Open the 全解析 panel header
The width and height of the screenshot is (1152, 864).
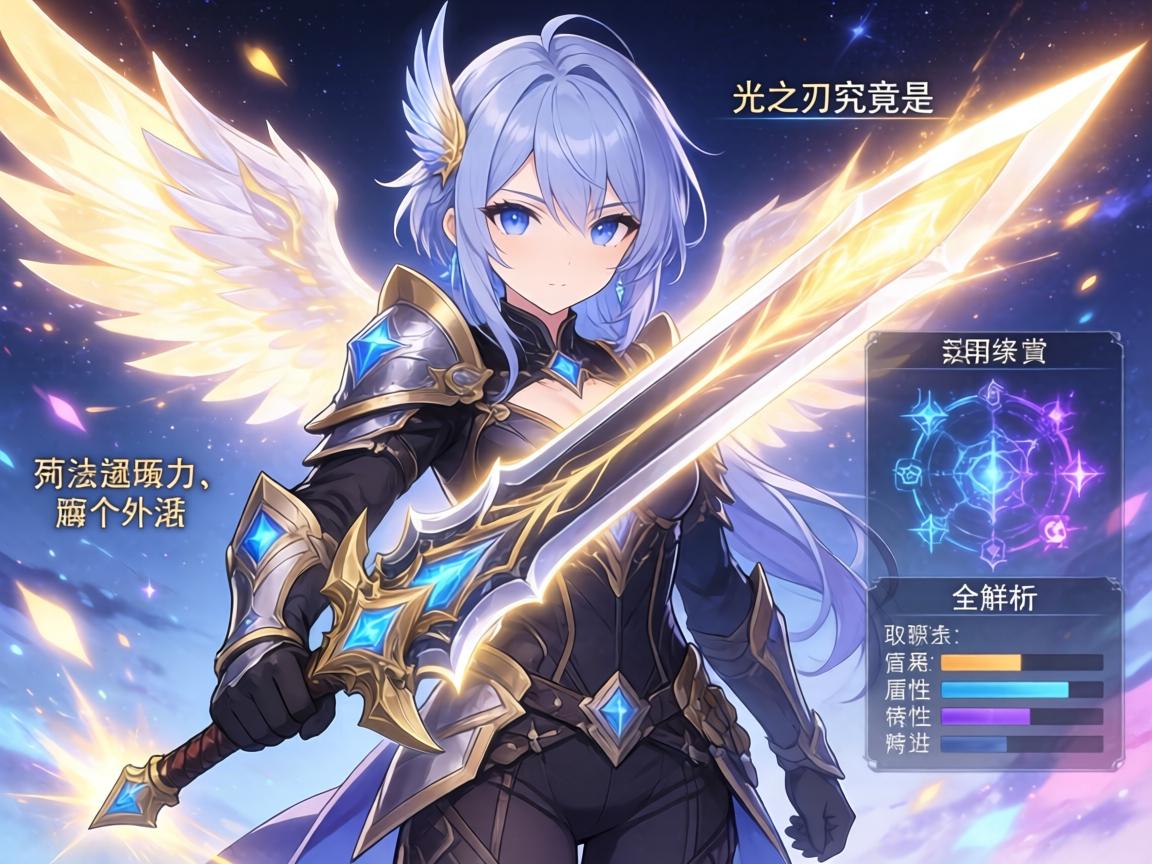[993, 599]
